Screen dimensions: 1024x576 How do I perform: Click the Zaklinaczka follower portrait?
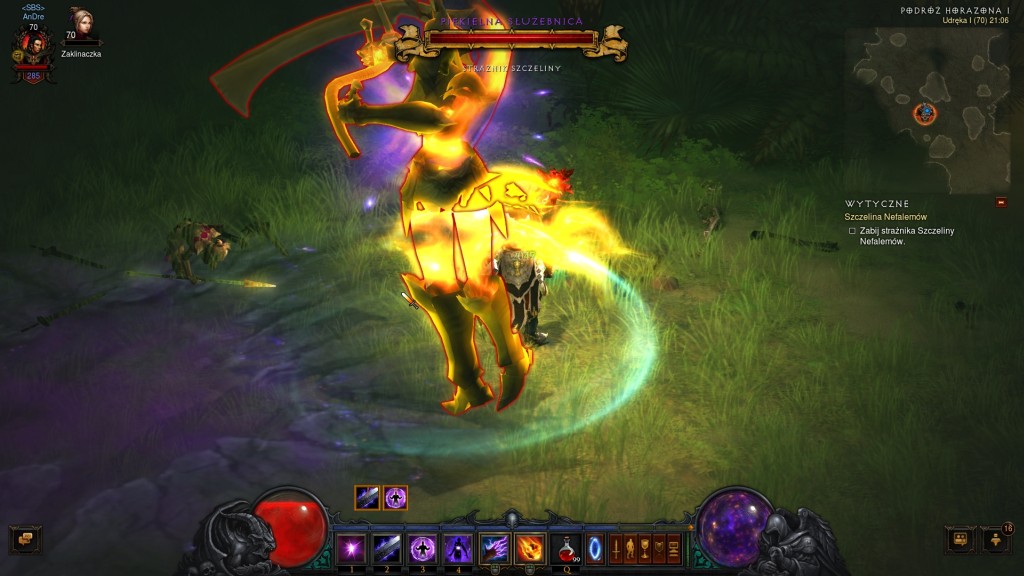pos(80,25)
